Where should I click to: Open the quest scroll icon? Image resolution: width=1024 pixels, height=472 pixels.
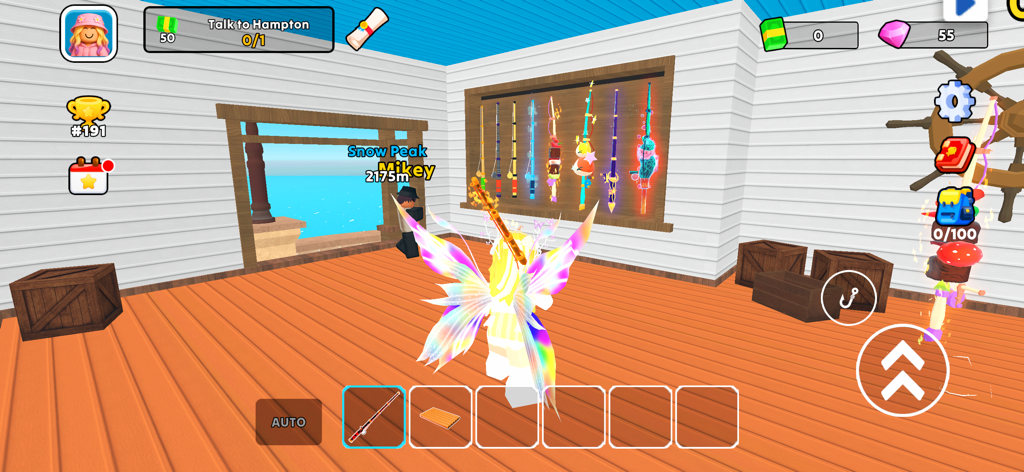click(367, 28)
